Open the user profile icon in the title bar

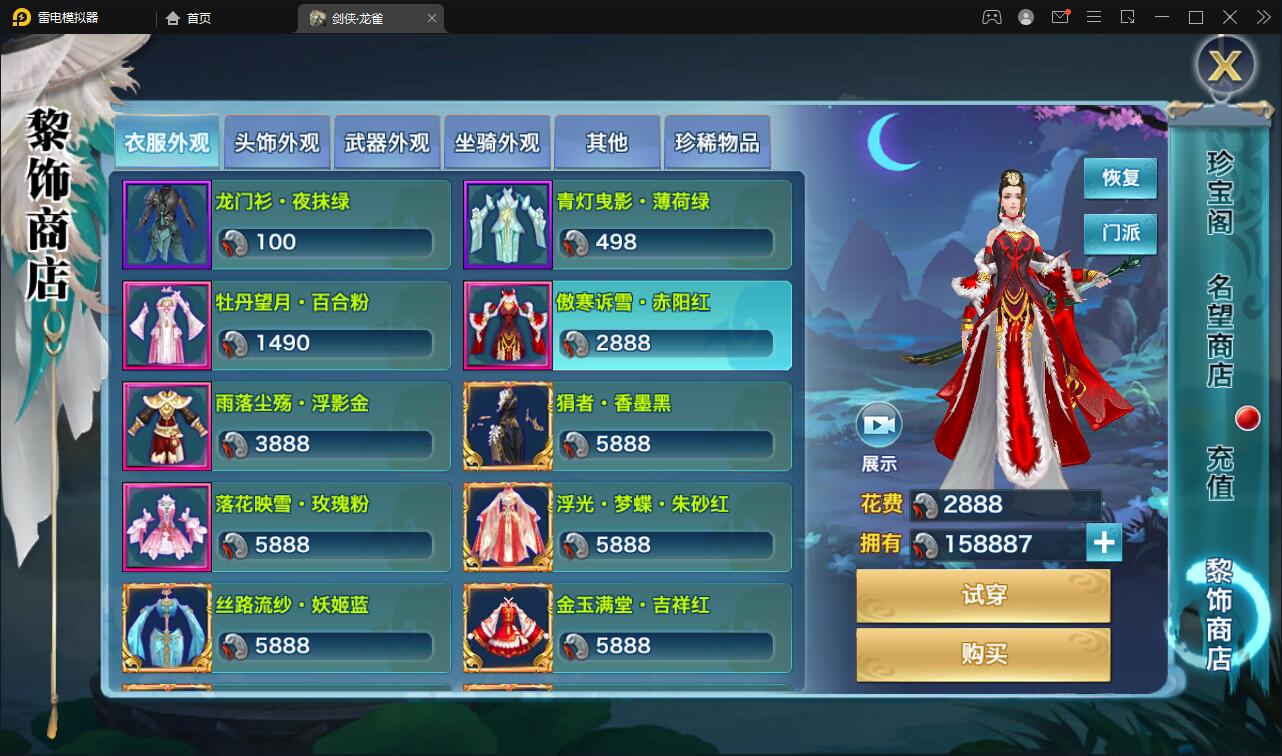tap(1024, 17)
